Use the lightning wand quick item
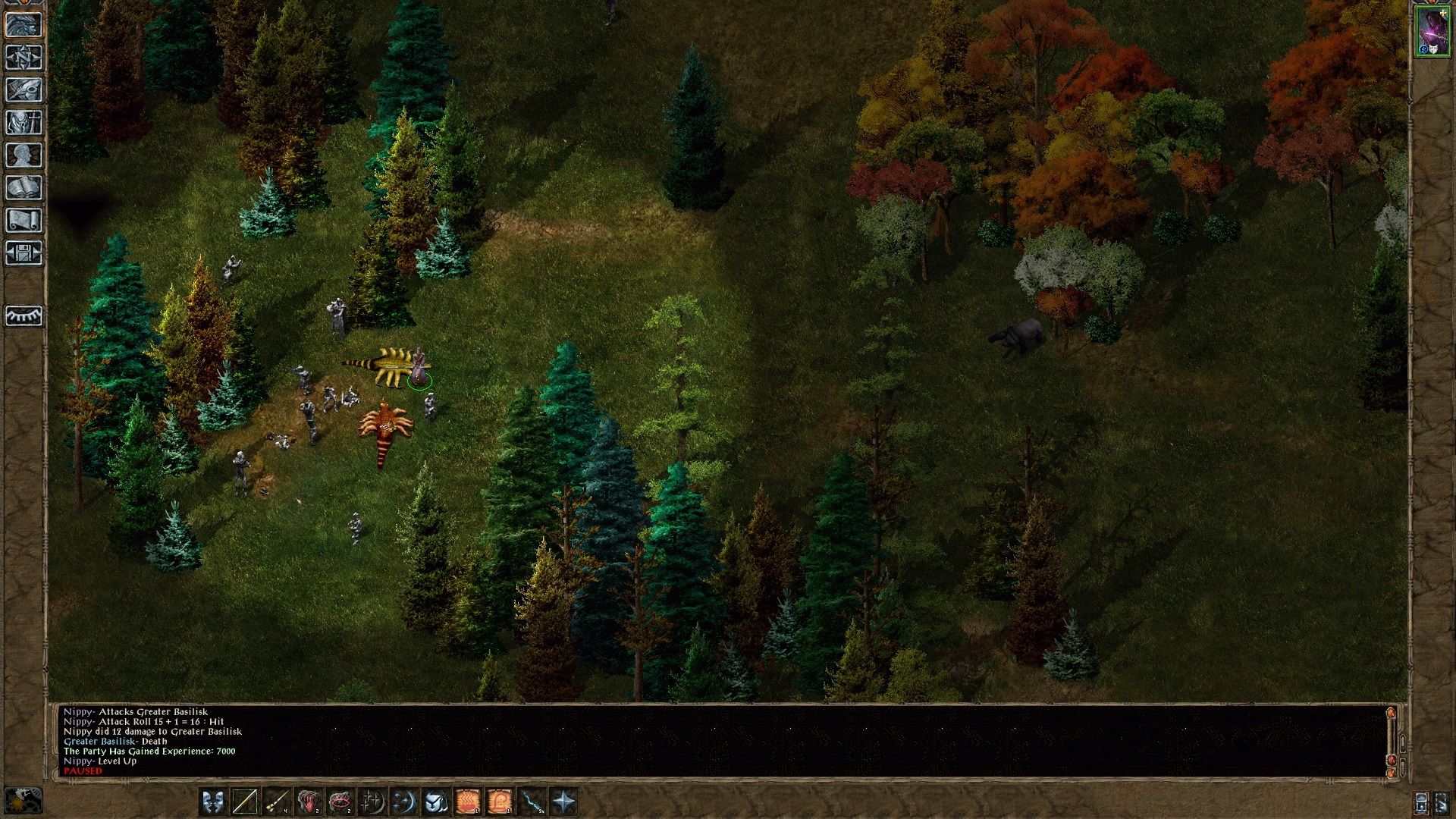The image size is (1456, 819). [532, 802]
